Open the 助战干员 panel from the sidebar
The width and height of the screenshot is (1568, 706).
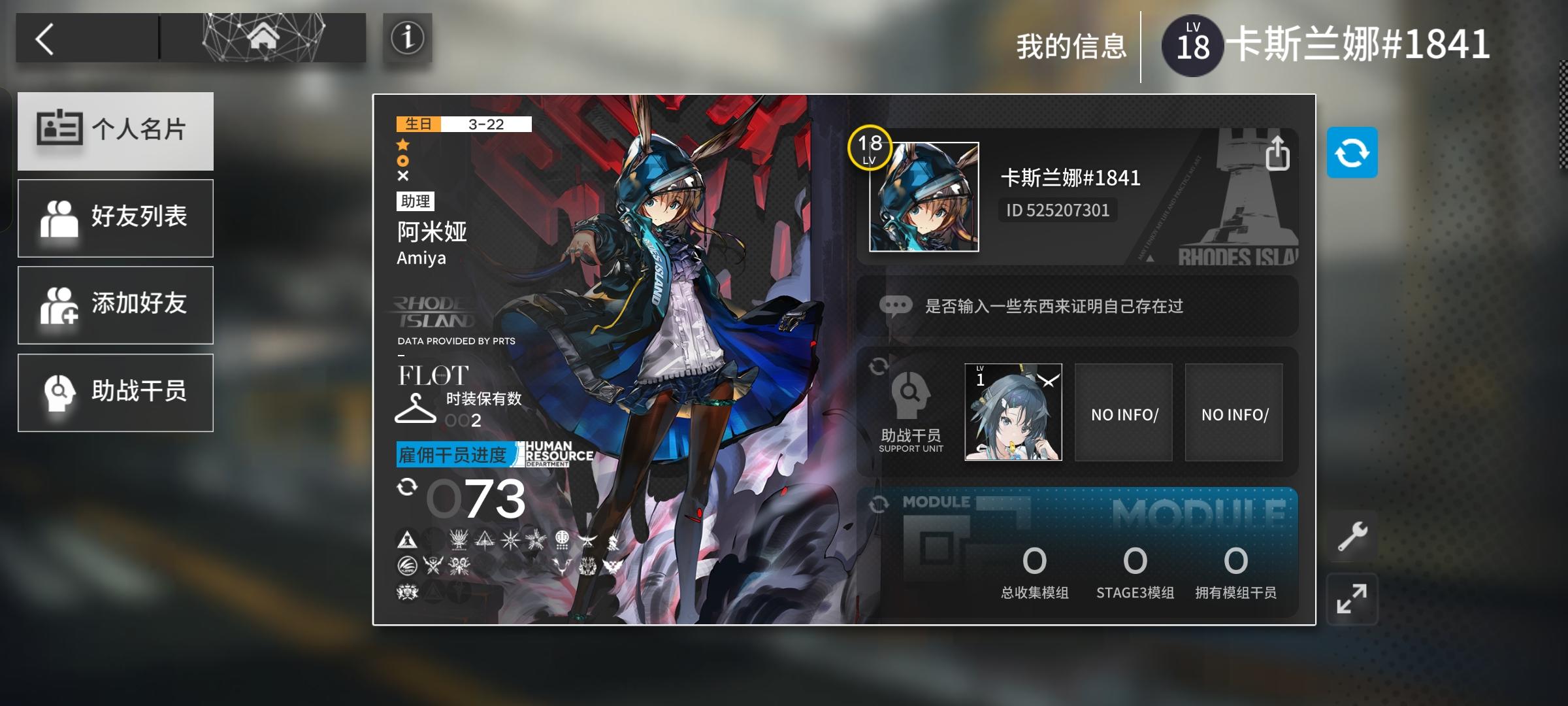tap(116, 392)
